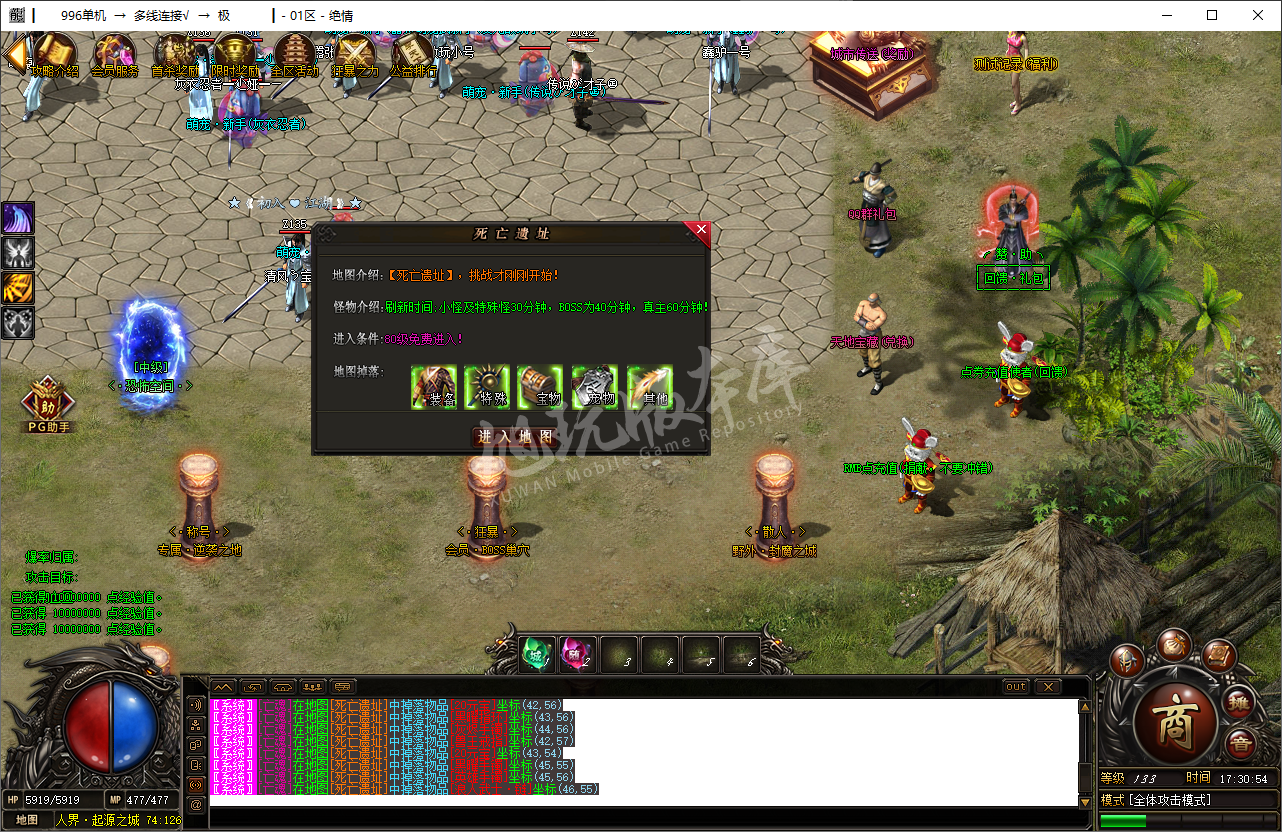The height and width of the screenshot is (832, 1282).
Task: Use the green 城 town scroll hotbar slot
Action: 538,655
